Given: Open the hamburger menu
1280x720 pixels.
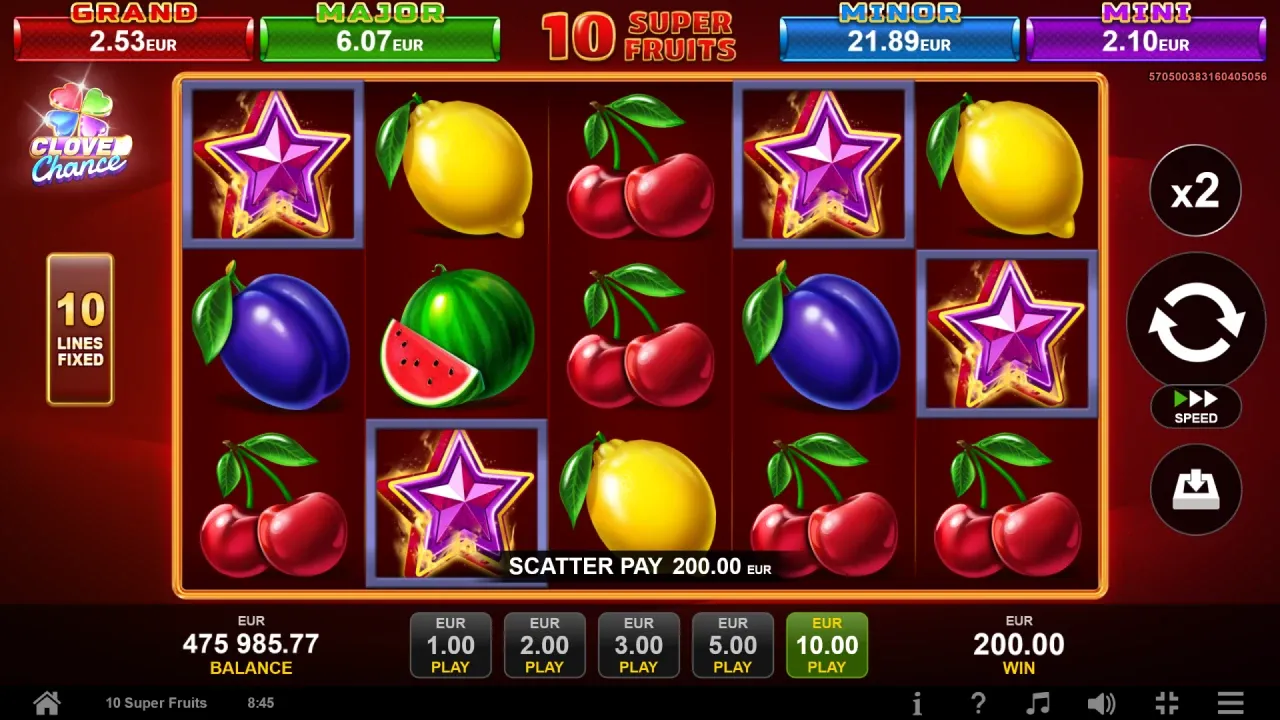Looking at the screenshot, I should coord(1232,703).
